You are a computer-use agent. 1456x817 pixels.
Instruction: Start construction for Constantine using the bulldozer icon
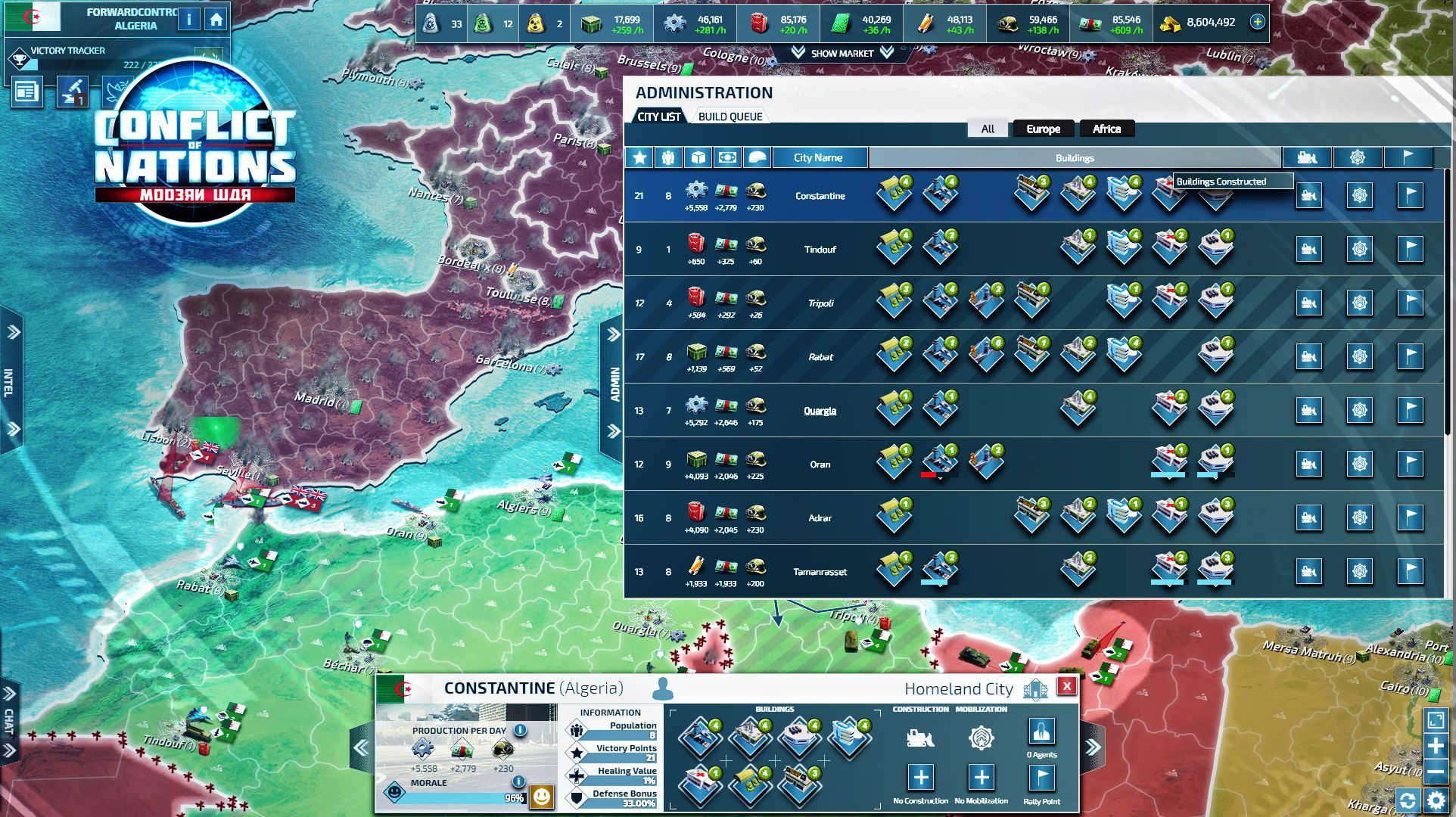1308,195
